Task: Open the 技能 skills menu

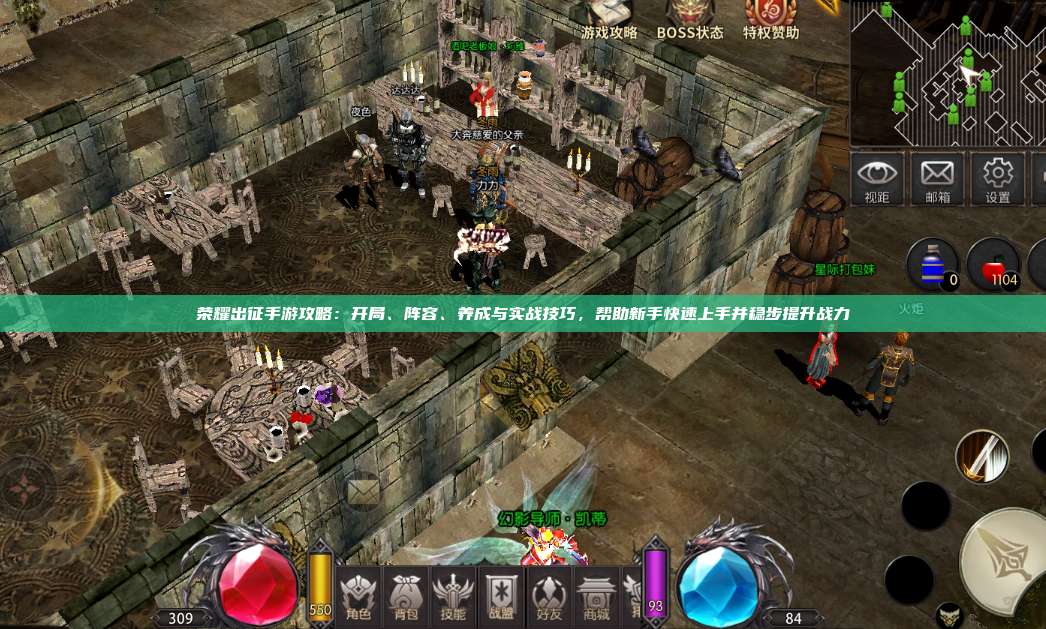Action: pos(453,595)
